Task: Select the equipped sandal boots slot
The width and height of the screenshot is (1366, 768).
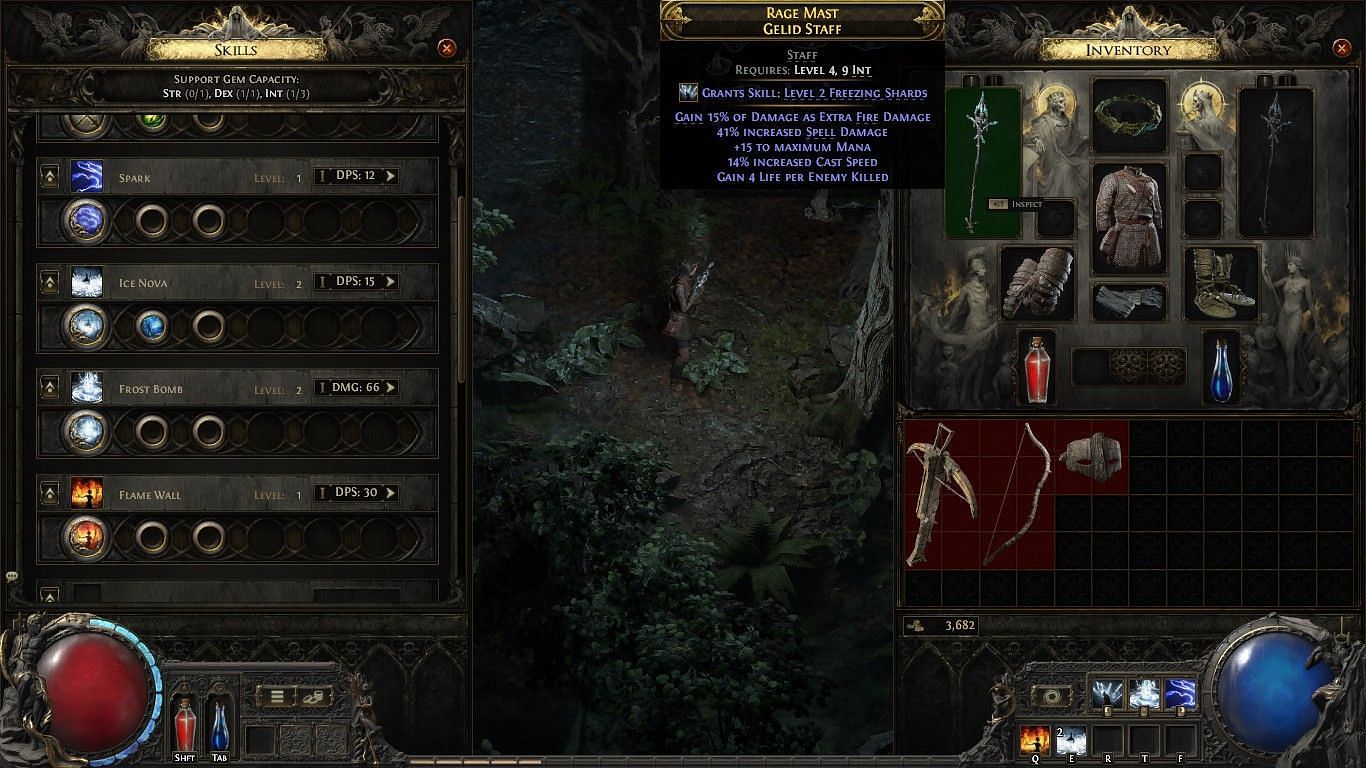Action: [x=1222, y=283]
